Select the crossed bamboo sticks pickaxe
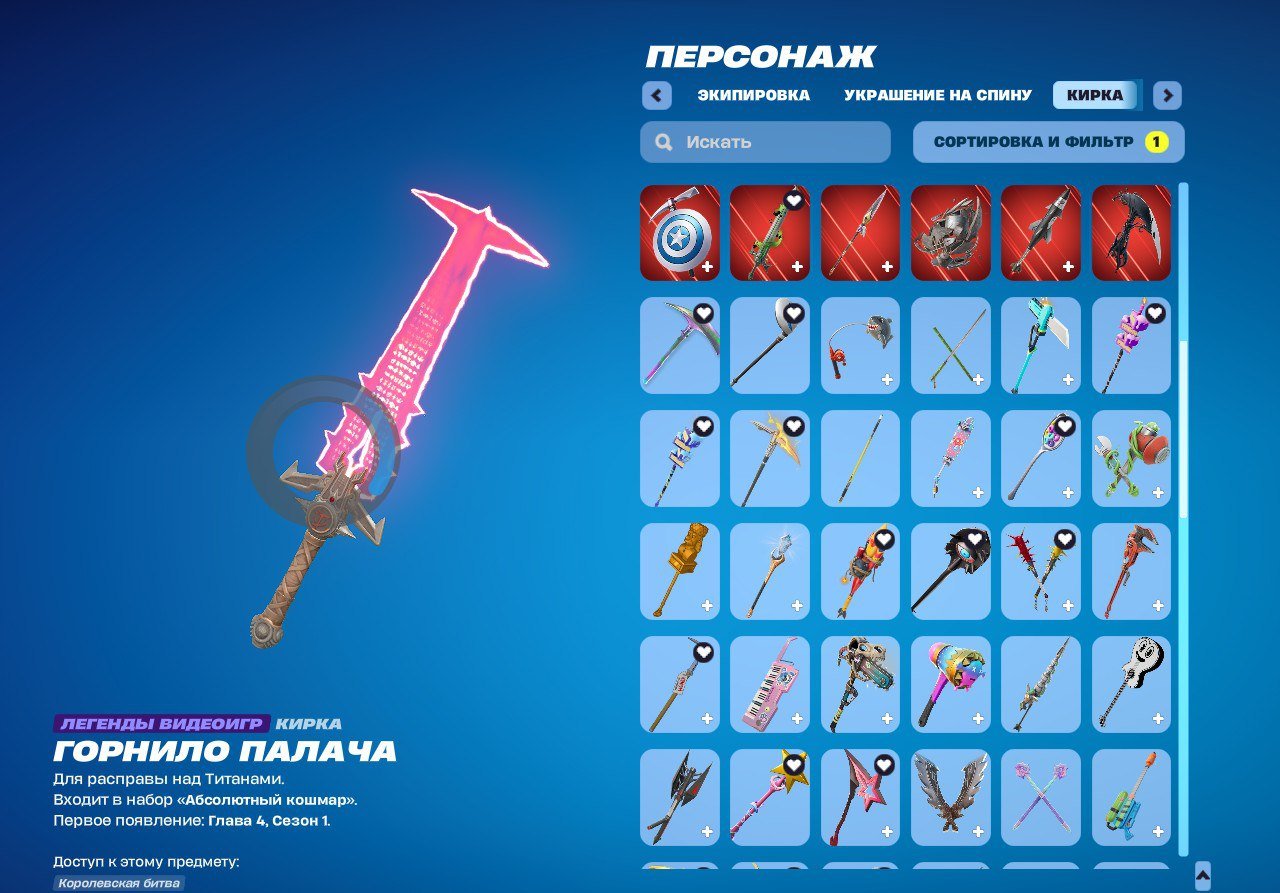Screen dimensions: 1280x893 pos(949,344)
